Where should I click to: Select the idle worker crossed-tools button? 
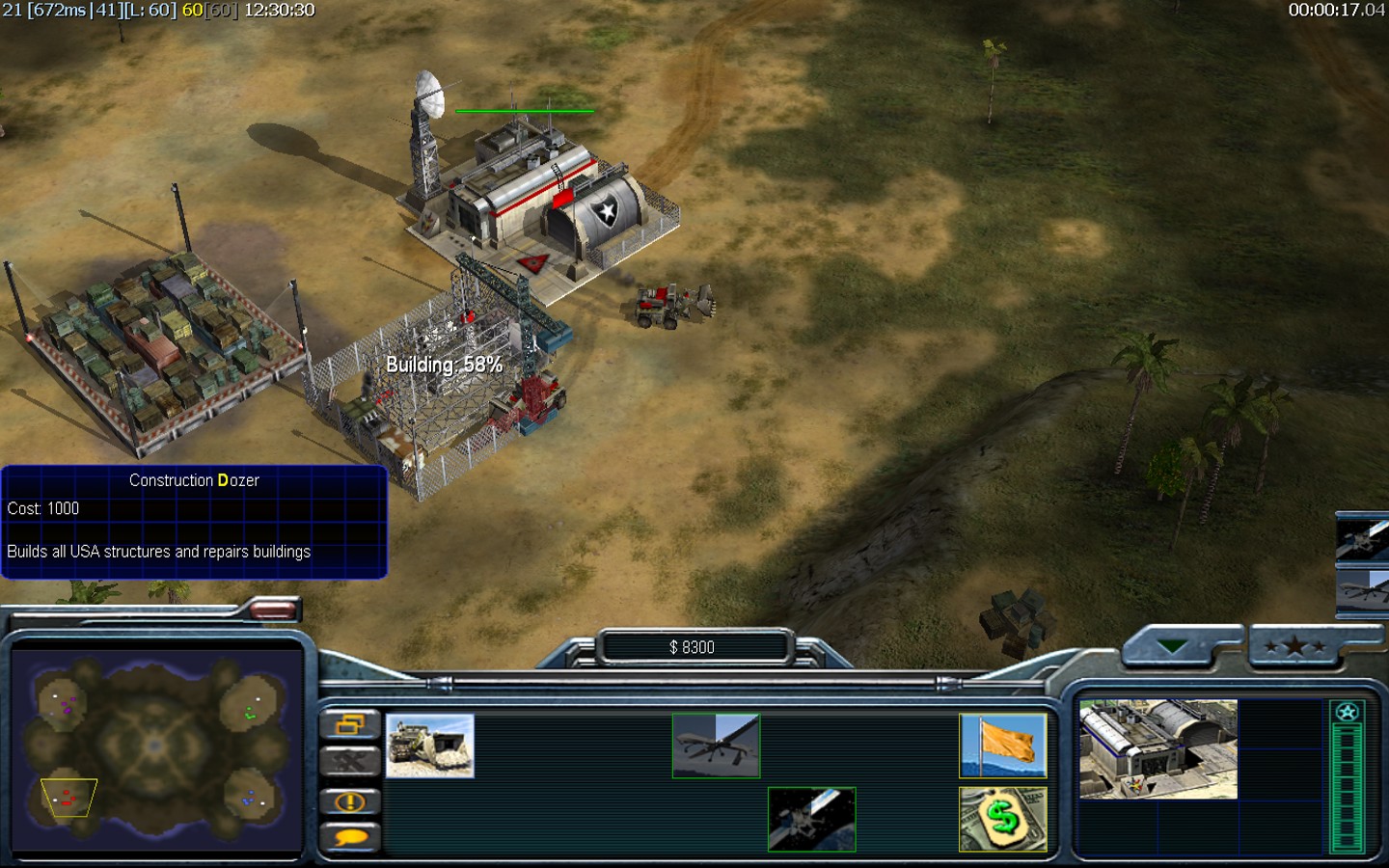pos(349,762)
